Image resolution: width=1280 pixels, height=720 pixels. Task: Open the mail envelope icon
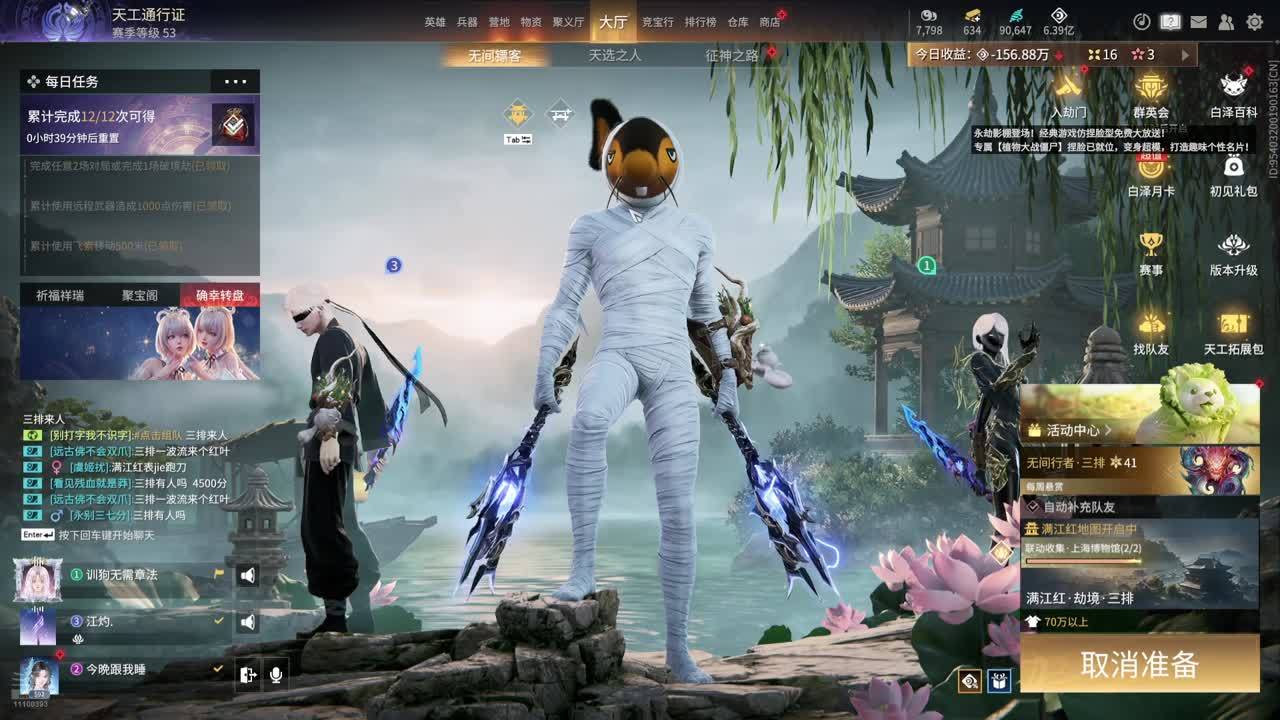pos(1198,22)
